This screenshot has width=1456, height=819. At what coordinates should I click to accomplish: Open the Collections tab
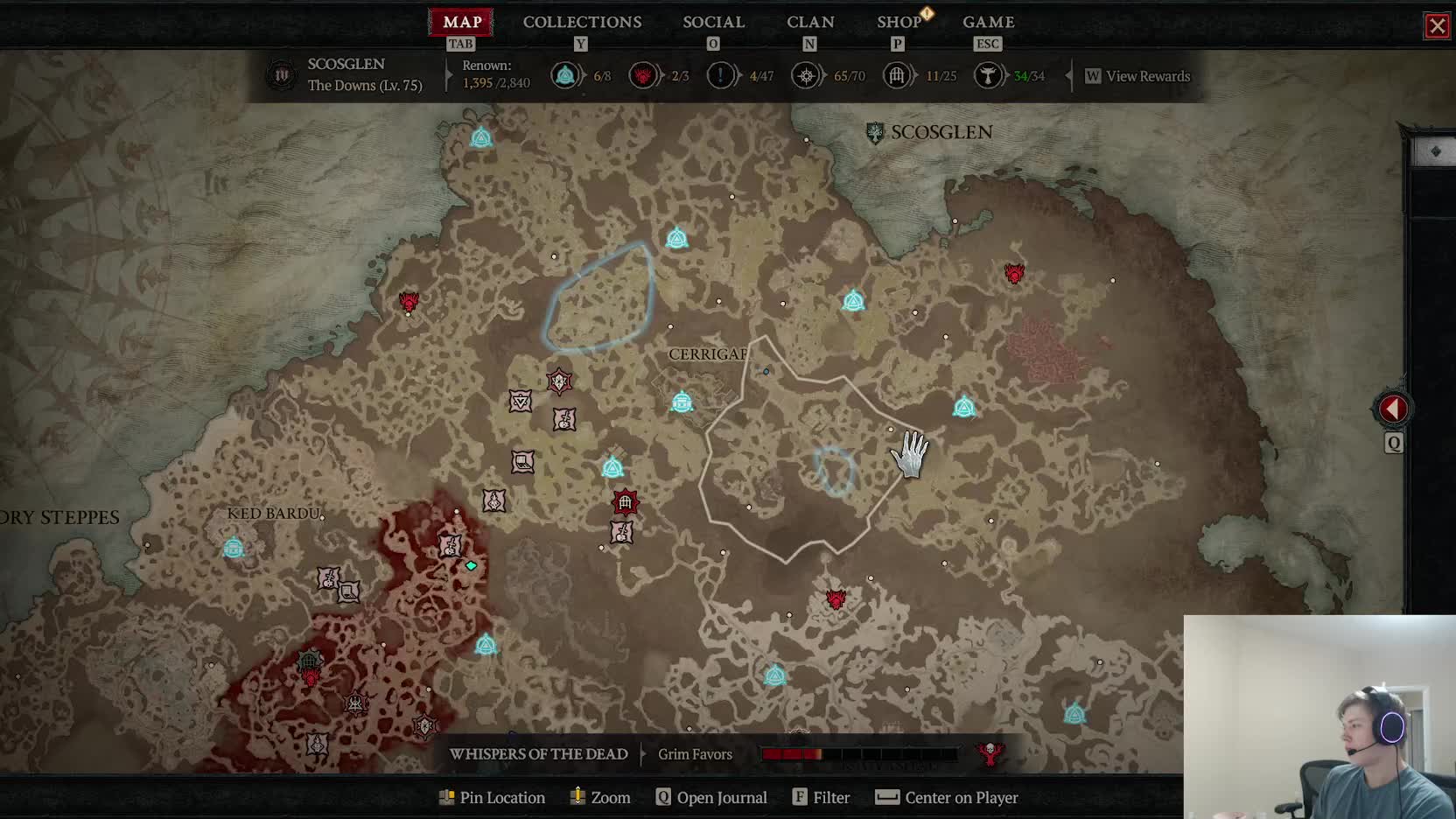tap(582, 22)
